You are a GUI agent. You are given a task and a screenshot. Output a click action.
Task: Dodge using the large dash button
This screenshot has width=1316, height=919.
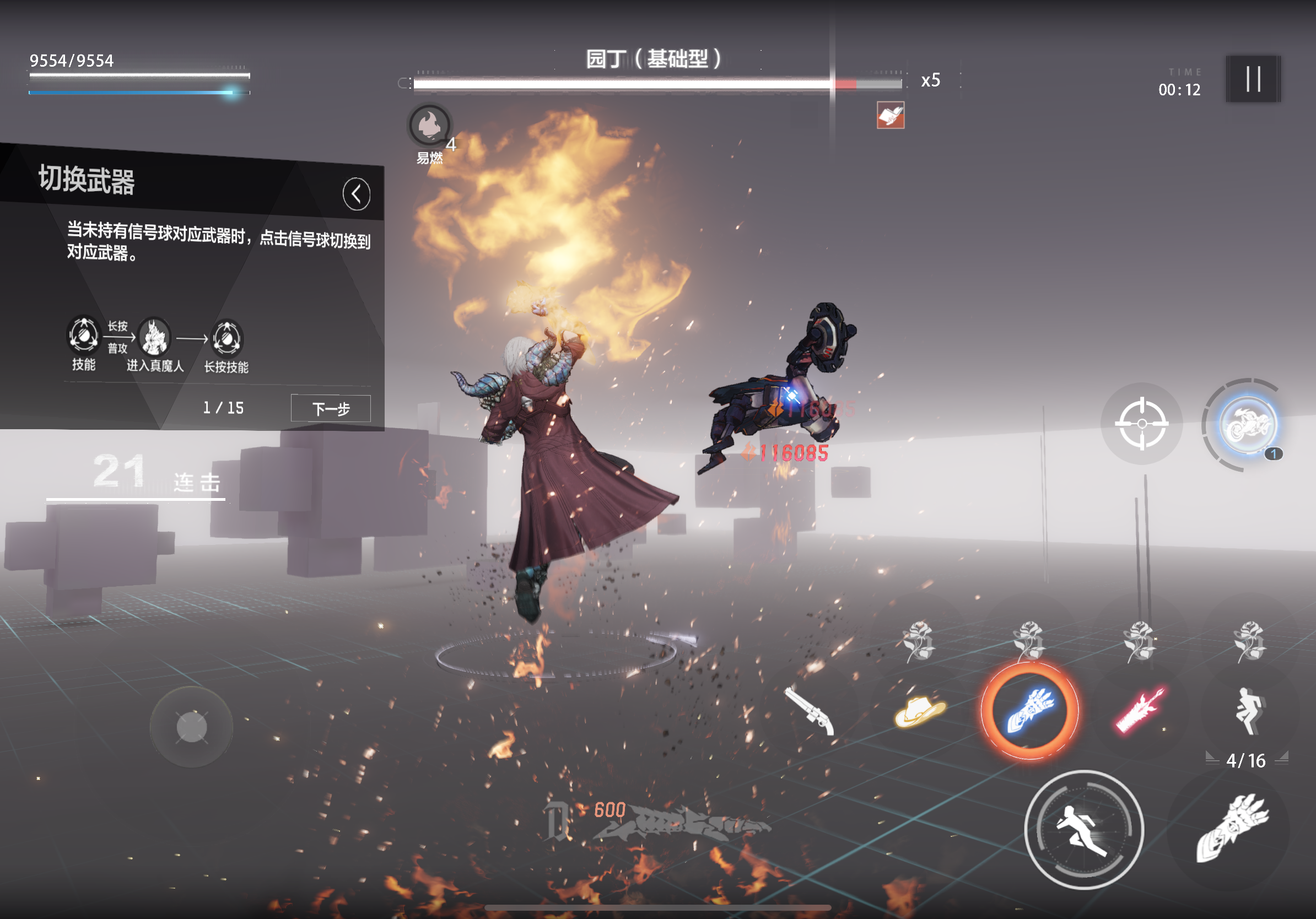1083,830
